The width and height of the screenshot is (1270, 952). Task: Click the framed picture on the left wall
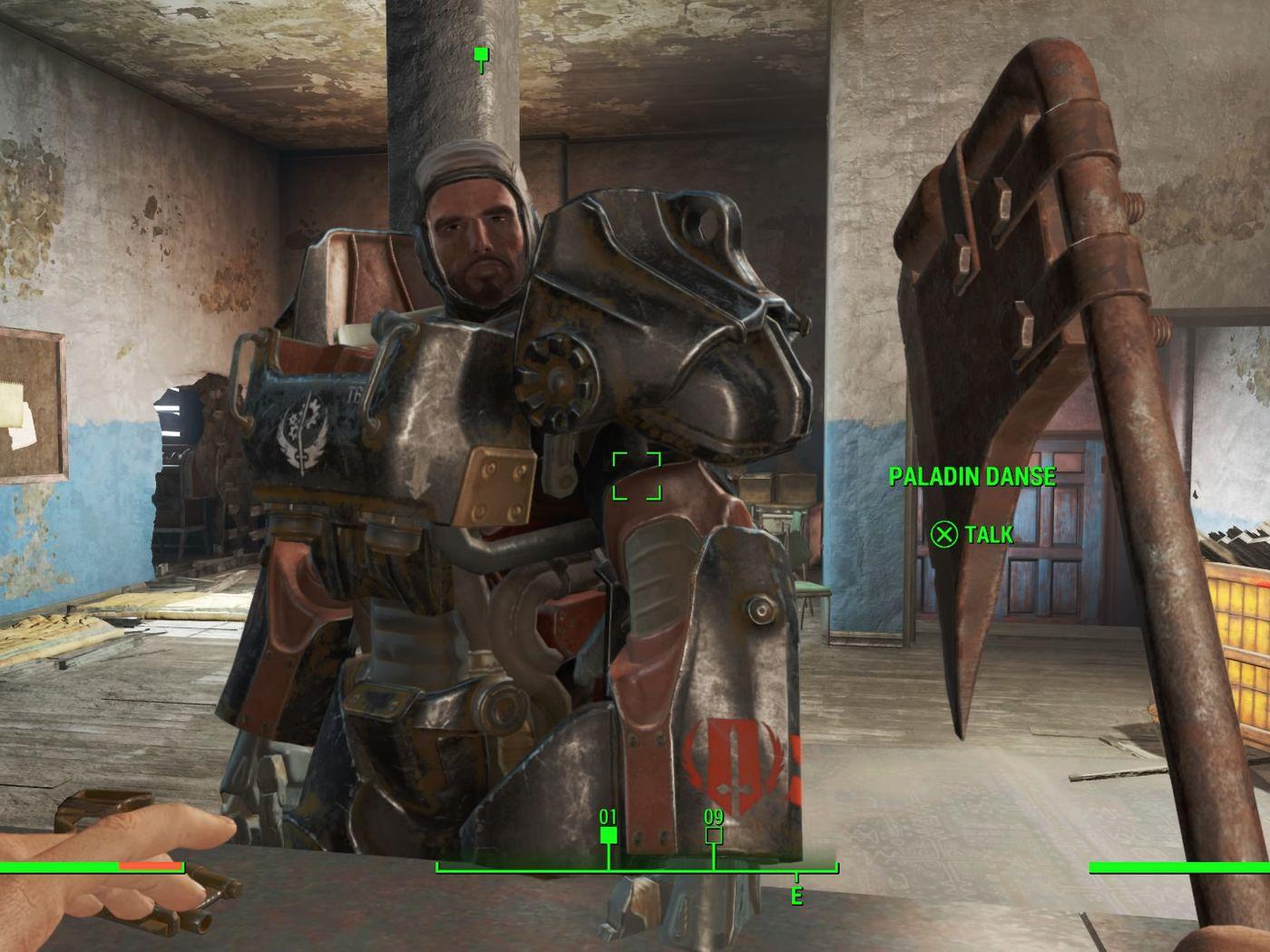click(x=27, y=408)
